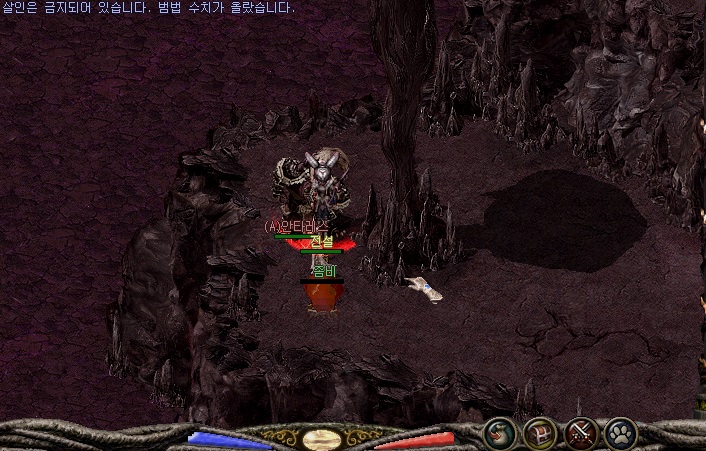The width and height of the screenshot is (706, 451).
Task: Click the green serpent round icon
Action: click(499, 433)
